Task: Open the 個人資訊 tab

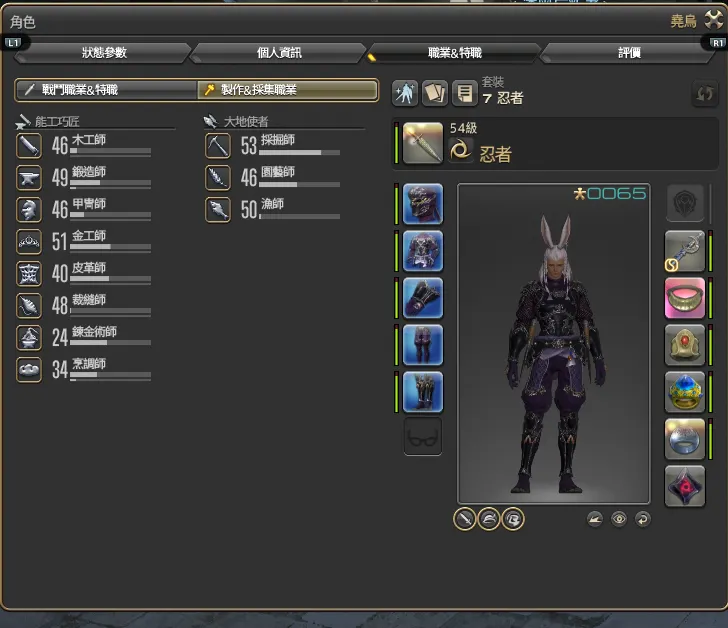Action: 279,53
